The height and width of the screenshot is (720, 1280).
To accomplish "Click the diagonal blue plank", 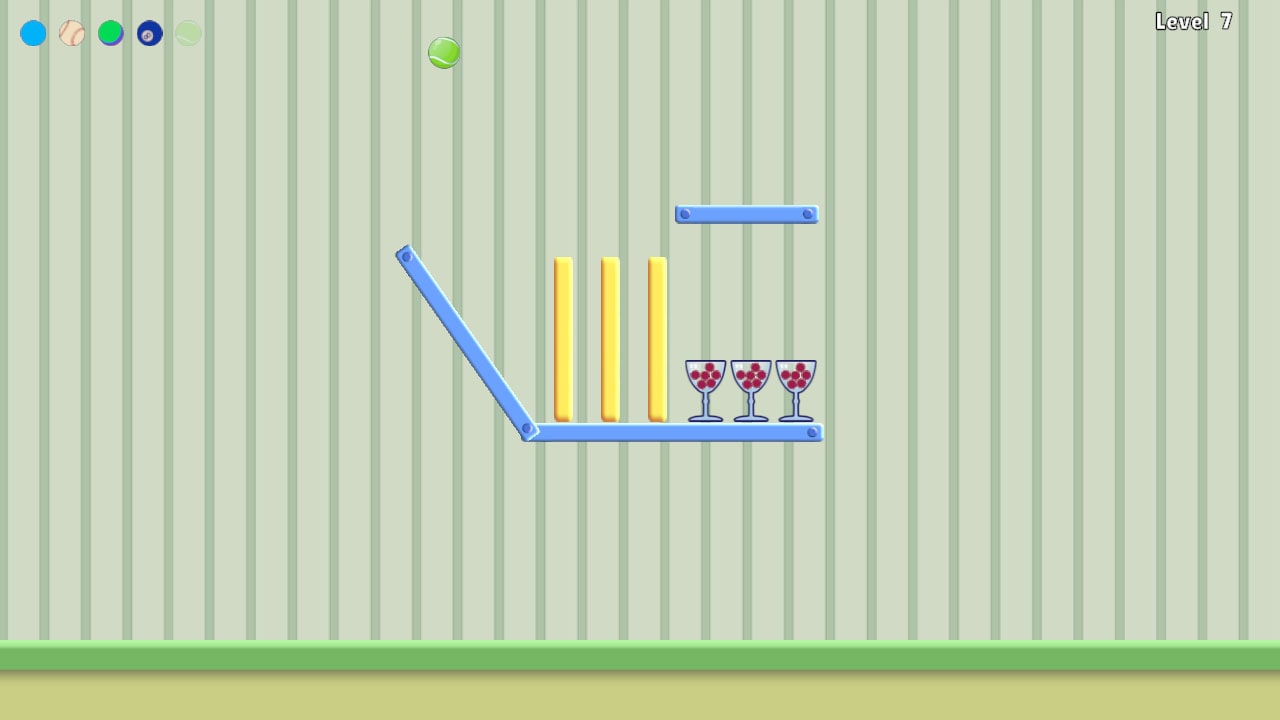I will [x=465, y=340].
